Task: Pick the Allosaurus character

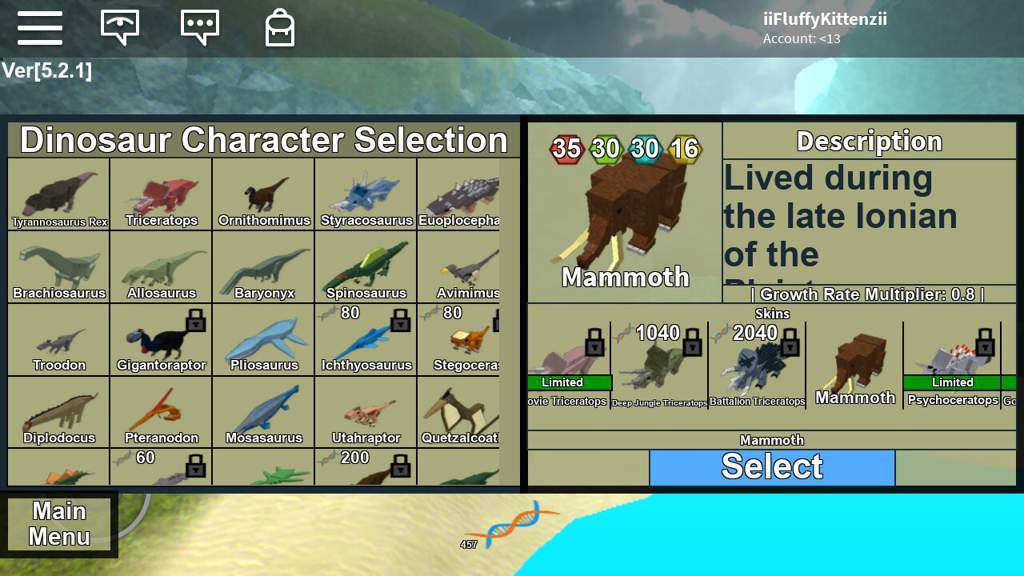Action: coord(161,268)
